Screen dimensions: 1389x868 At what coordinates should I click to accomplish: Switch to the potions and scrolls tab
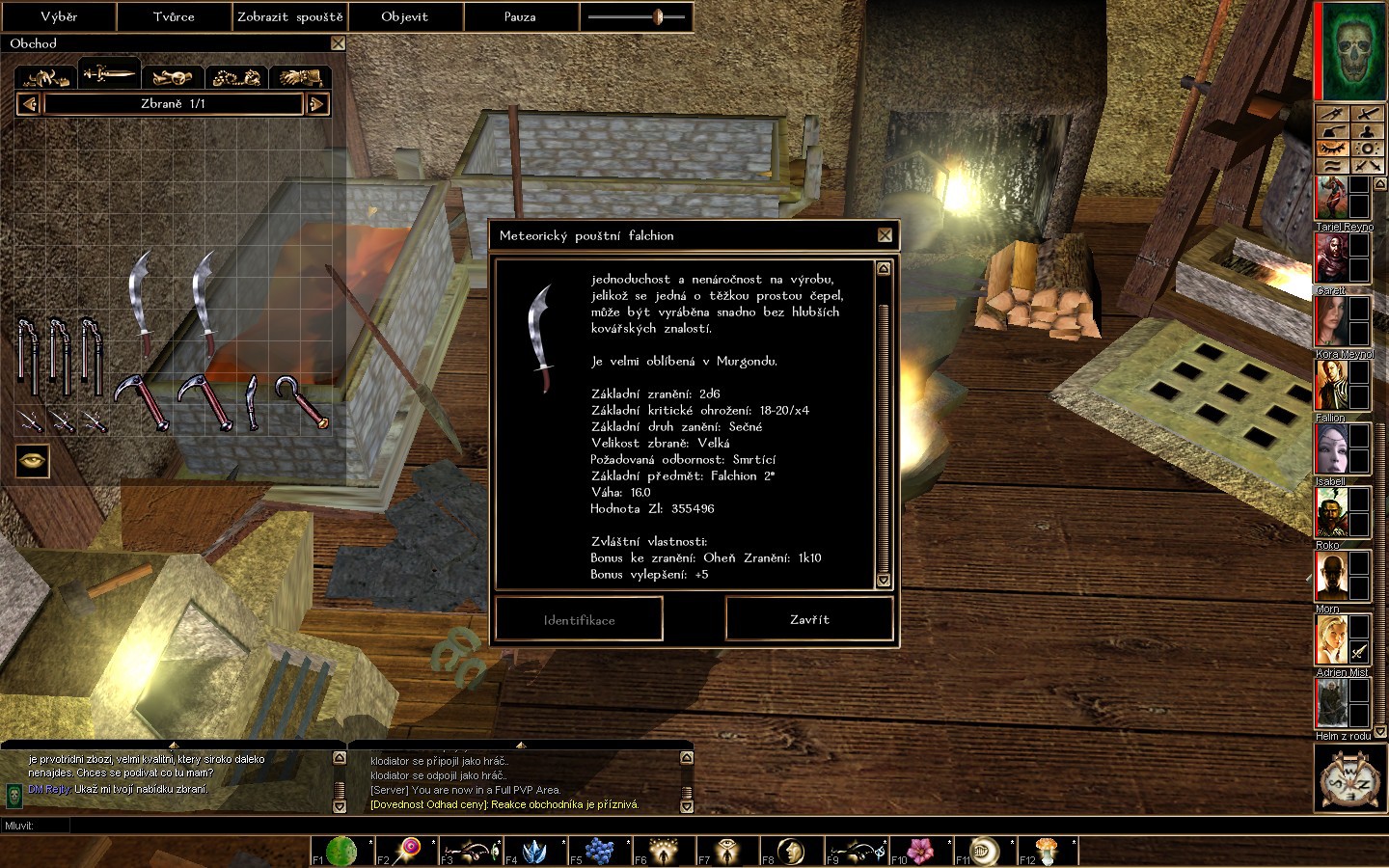click(173, 76)
